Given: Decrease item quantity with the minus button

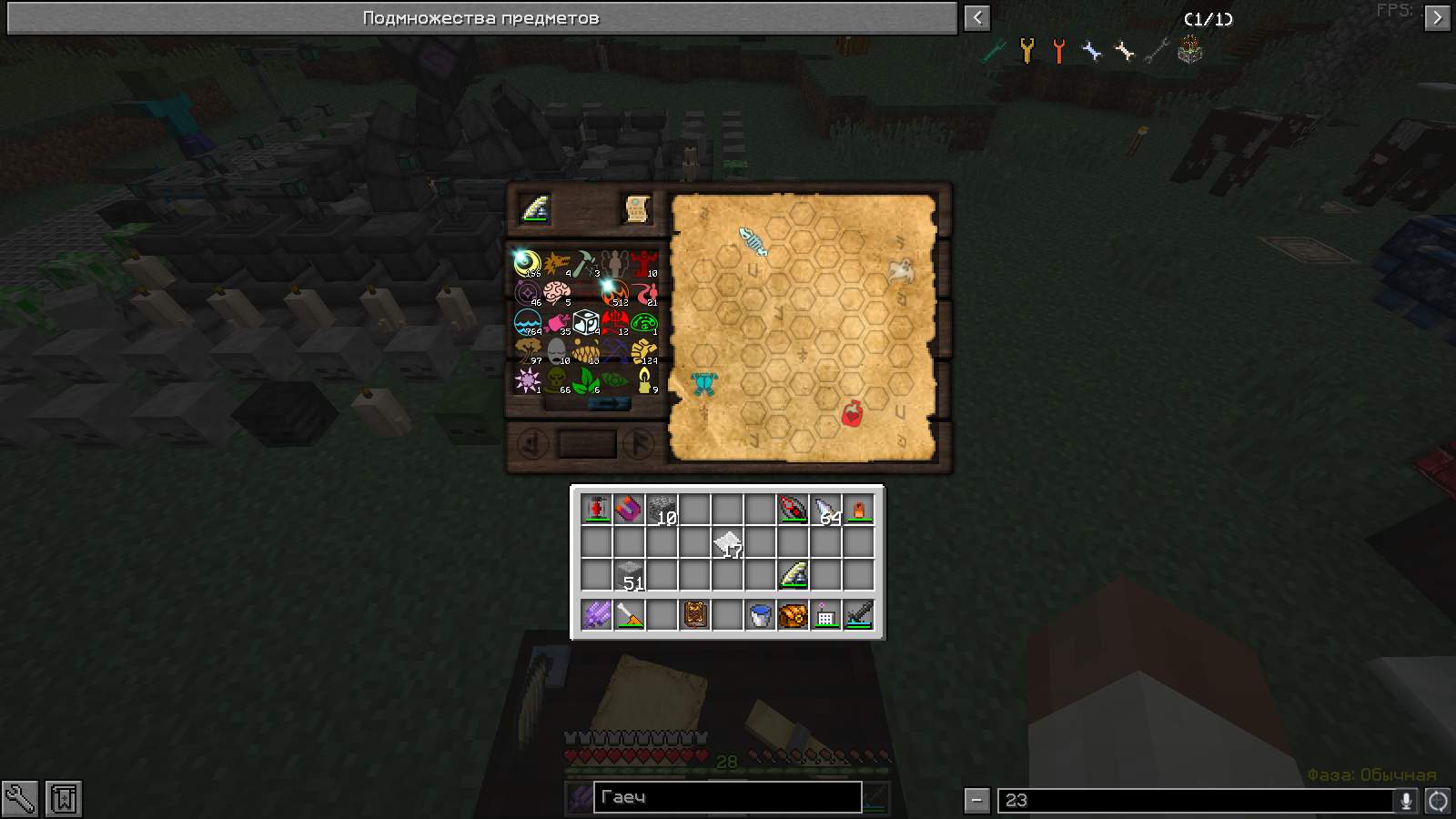Looking at the screenshot, I should click(x=976, y=800).
